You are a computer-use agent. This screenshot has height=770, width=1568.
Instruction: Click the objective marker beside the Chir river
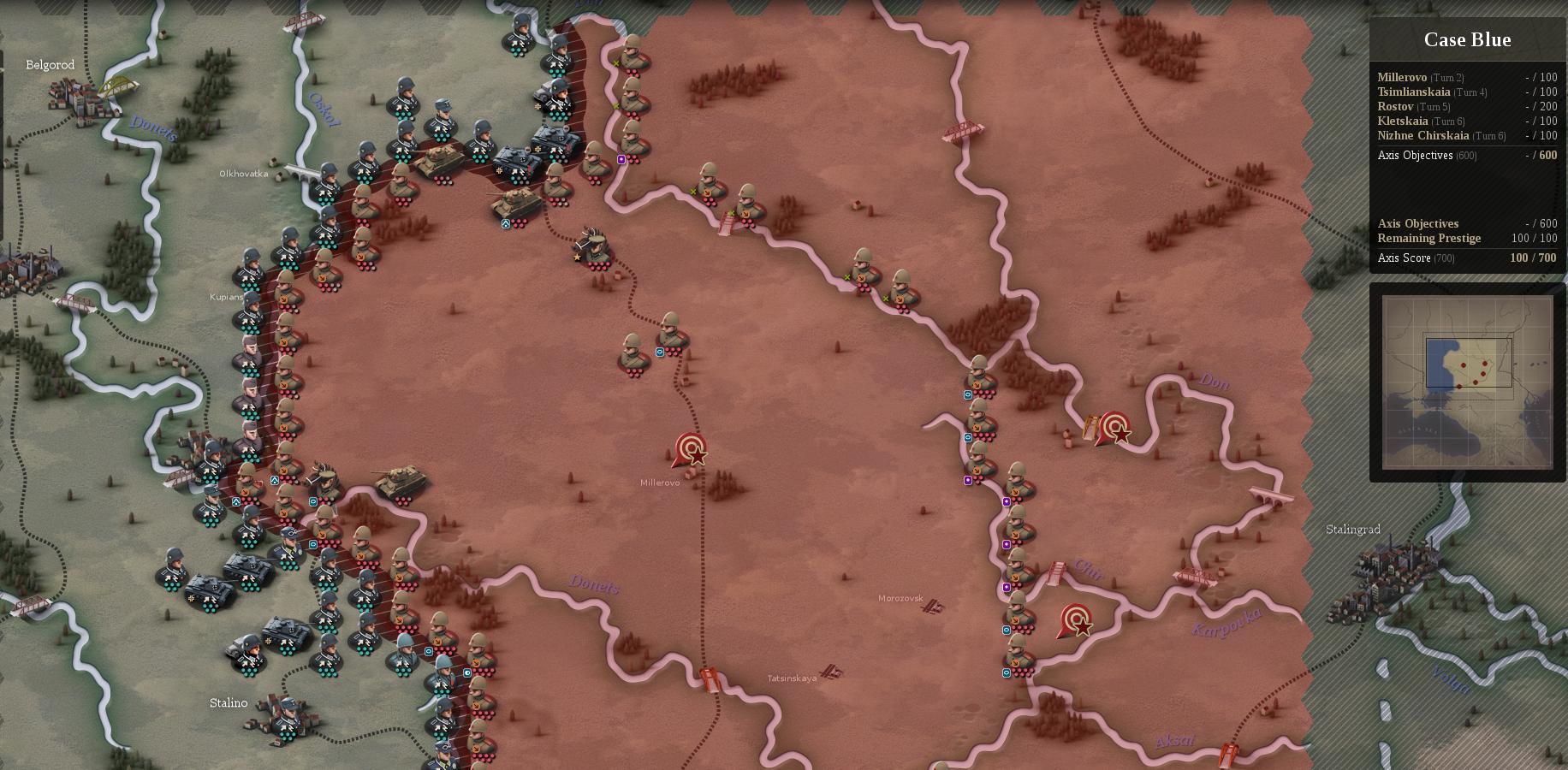tap(1077, 619)
